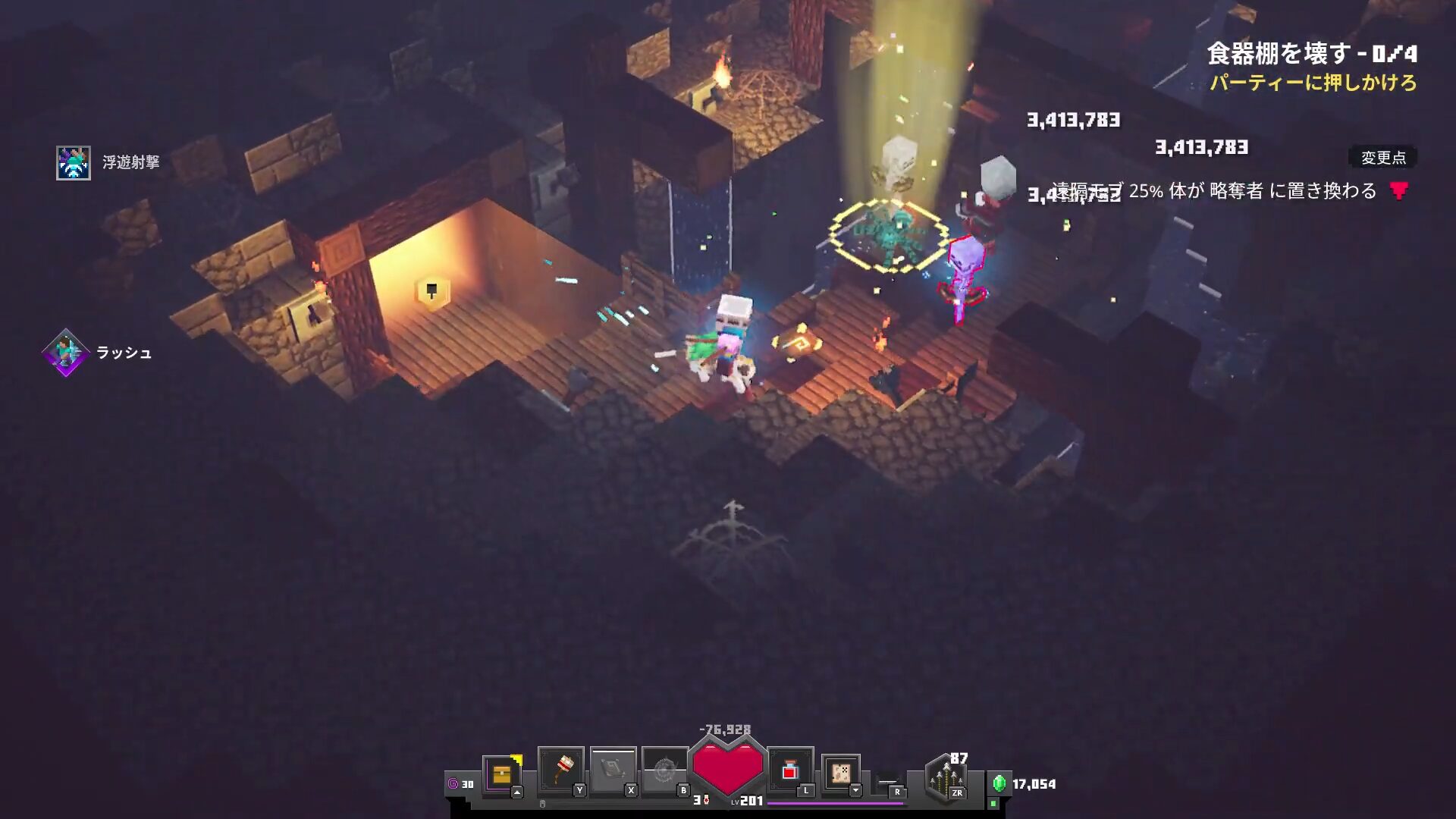Click the 浮遊射撃 status effect icon
Viewport: 1456px width, 819px height.
74,163
